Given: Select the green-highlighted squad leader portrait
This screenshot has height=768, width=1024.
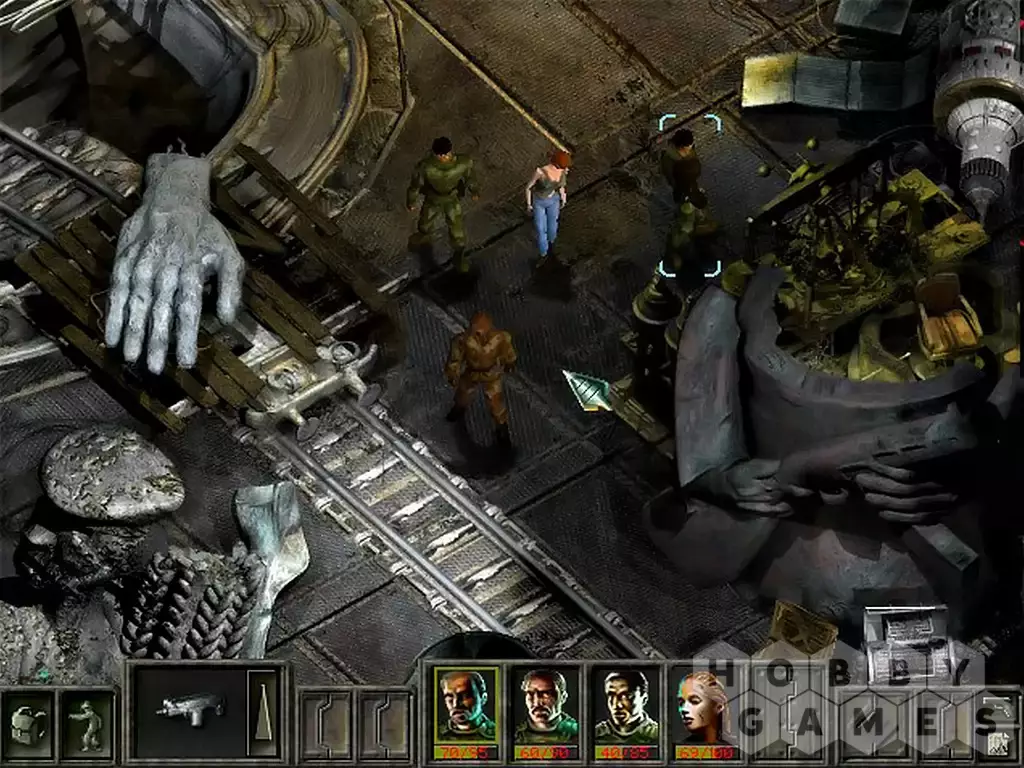Looking at the screenshot, I should coord(466,705).
